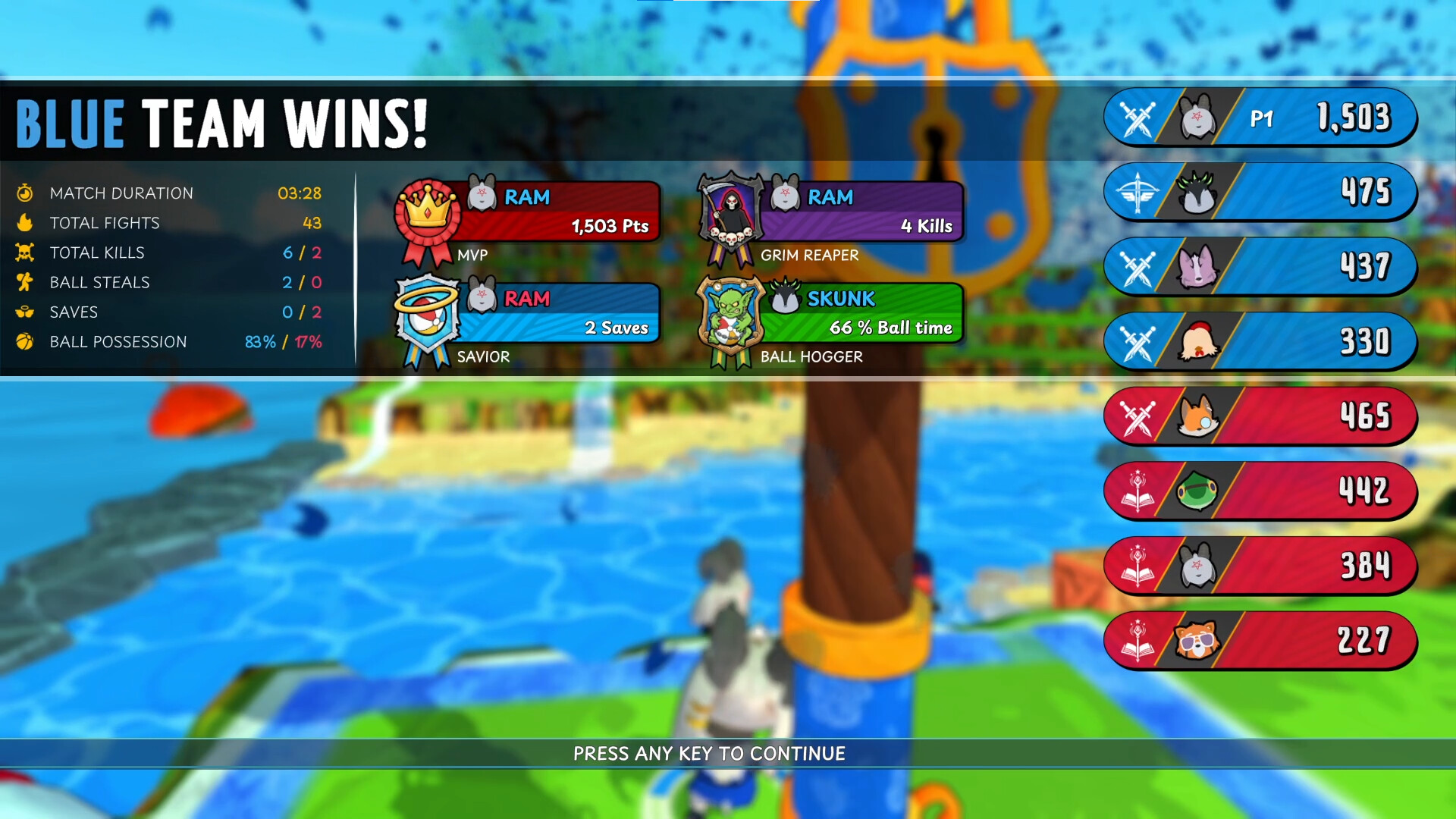
Task: Click PRESS ANY KEY TO CONTINUE
Action: (709, 754)
